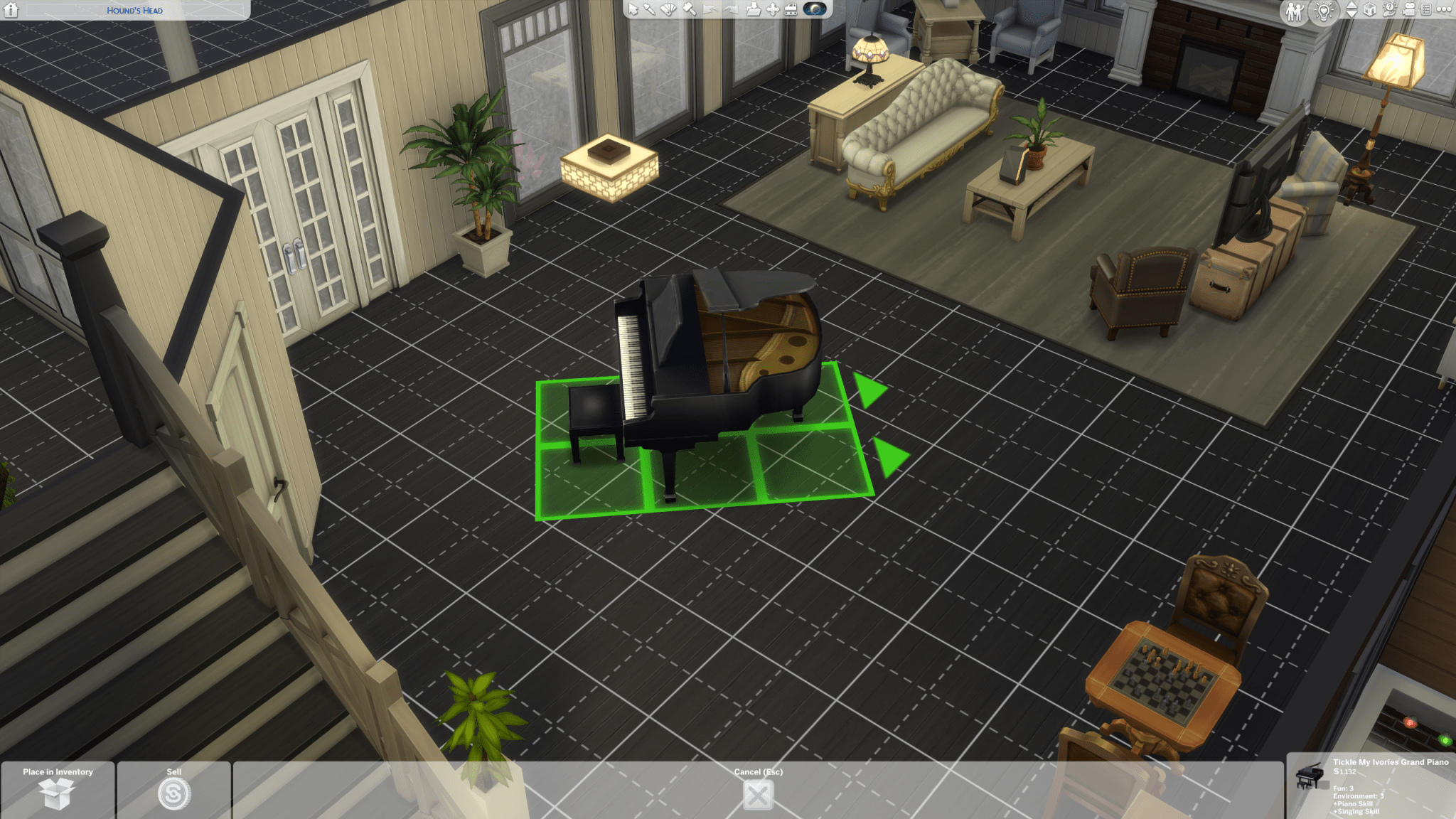The image size is (1456, 819).
Task: Undo the last build action
Action: coord(710,10)
